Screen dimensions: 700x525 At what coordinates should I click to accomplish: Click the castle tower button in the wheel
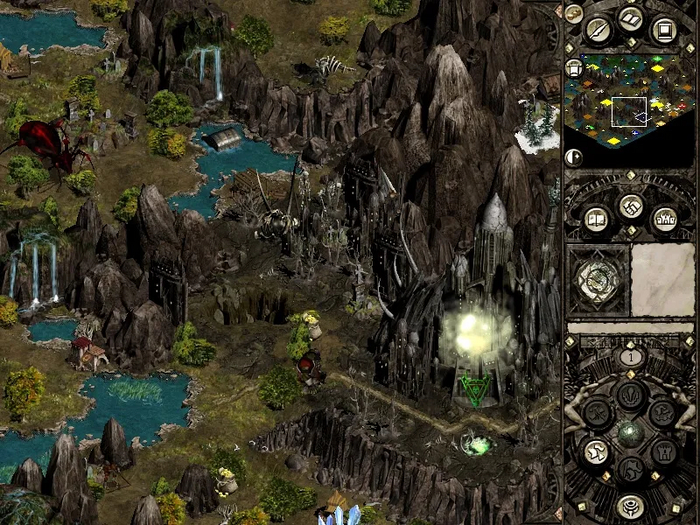click(x=663, y=451)
